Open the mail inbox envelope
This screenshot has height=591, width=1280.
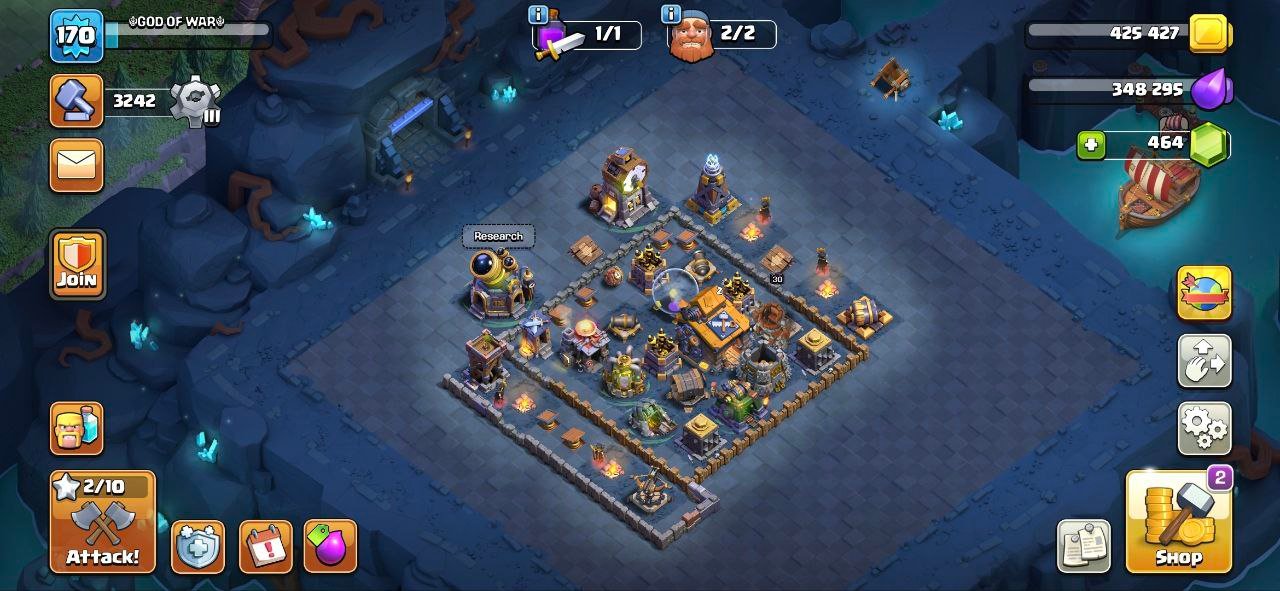tap(77, 165)
